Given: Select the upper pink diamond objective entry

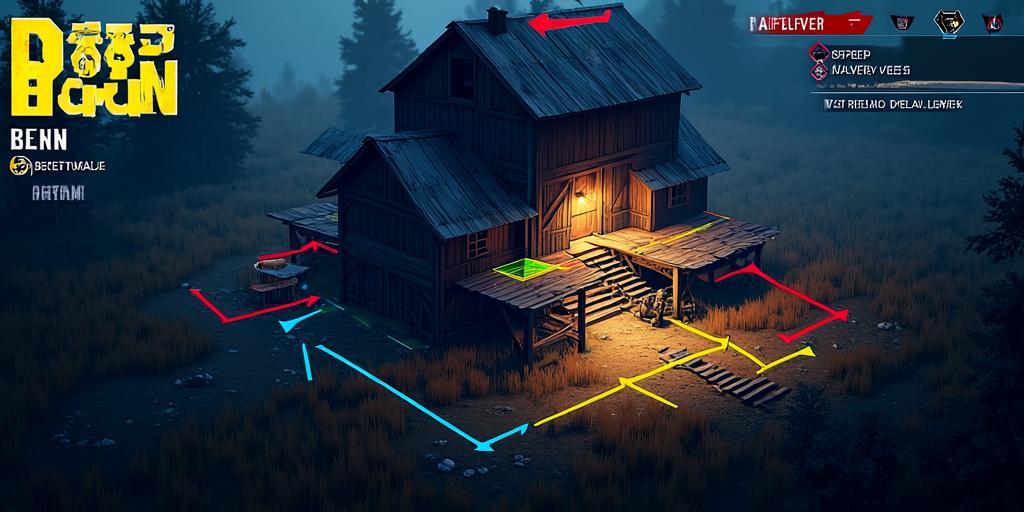Looking at the screenshot, I should [820, 53].
